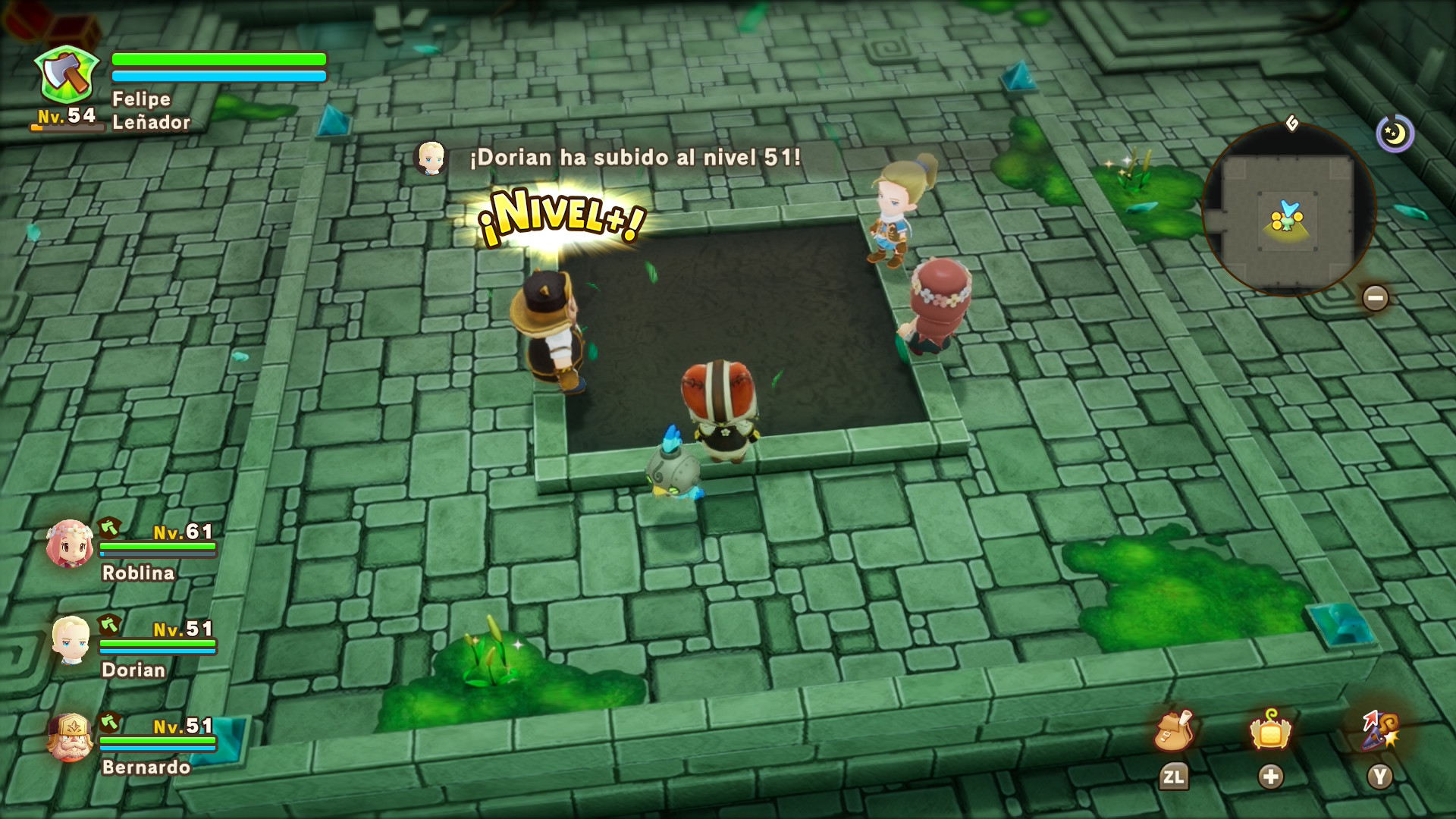The width and height of the screenshot is (1456, 819).
Task: Click the minimap minus zoom button
Action: point(1375,298)
